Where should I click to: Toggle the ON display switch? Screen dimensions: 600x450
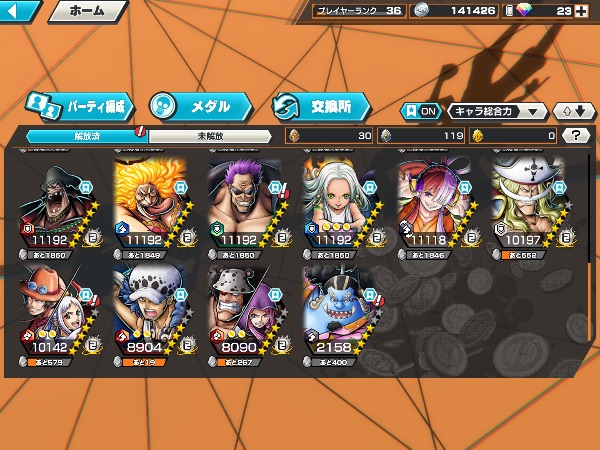pyautogui.click(x=420, y=111)
